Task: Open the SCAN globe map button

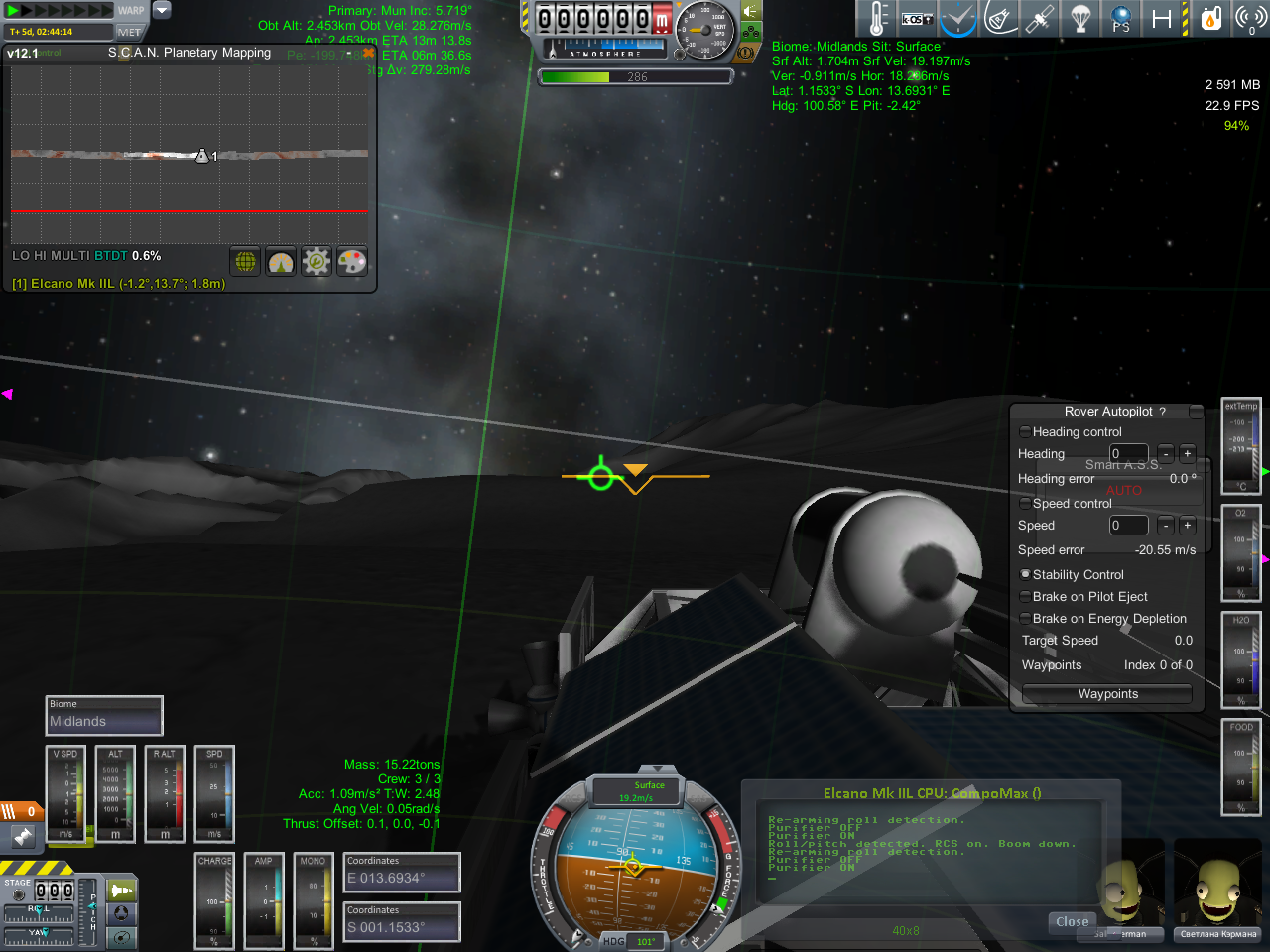Action: click(245, 262)
